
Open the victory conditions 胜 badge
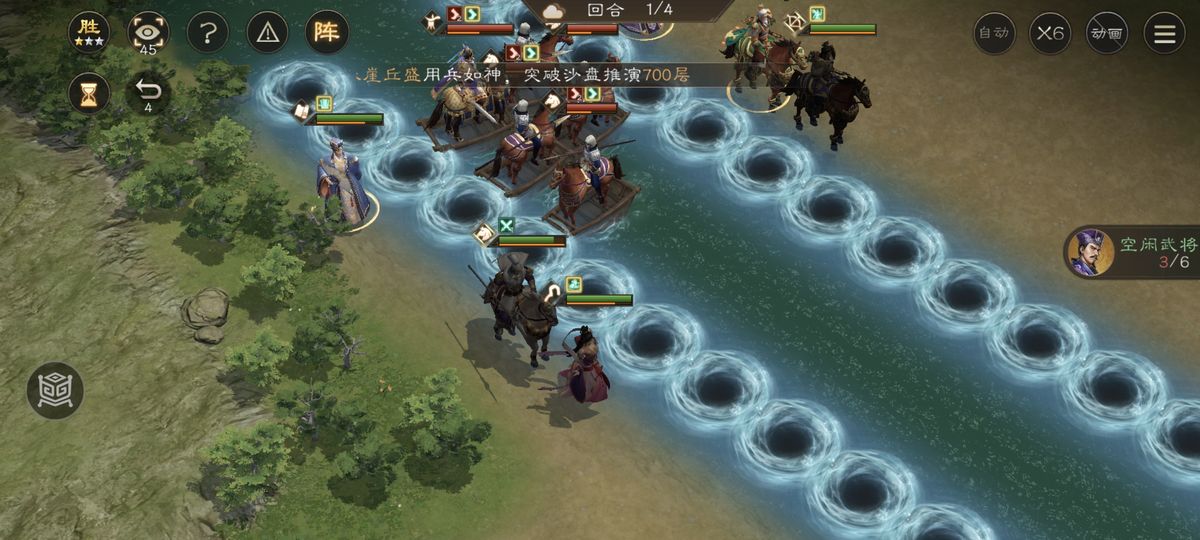[89, 32]
